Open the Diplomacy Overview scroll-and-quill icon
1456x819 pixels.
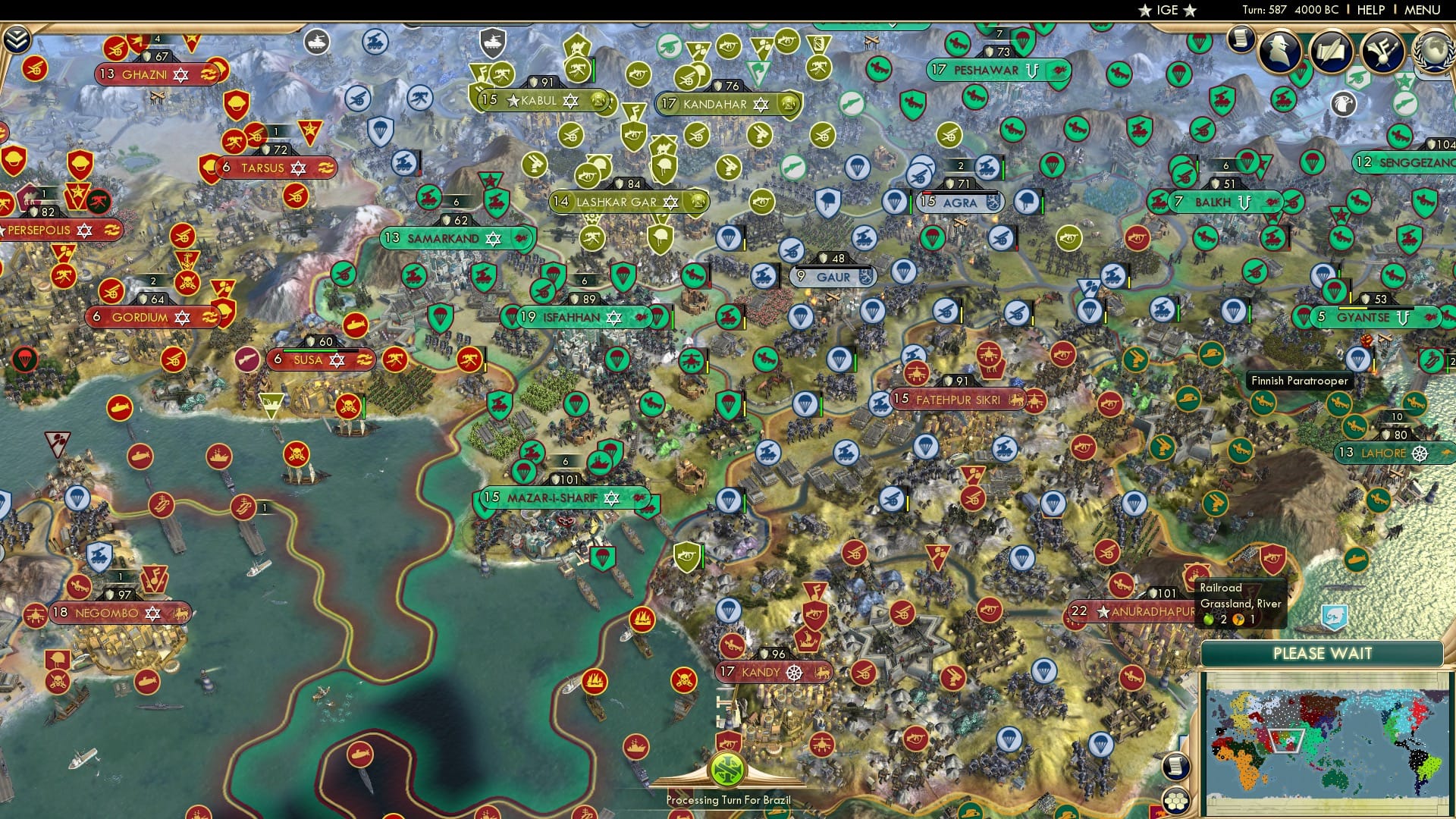tap(1332, 52)
